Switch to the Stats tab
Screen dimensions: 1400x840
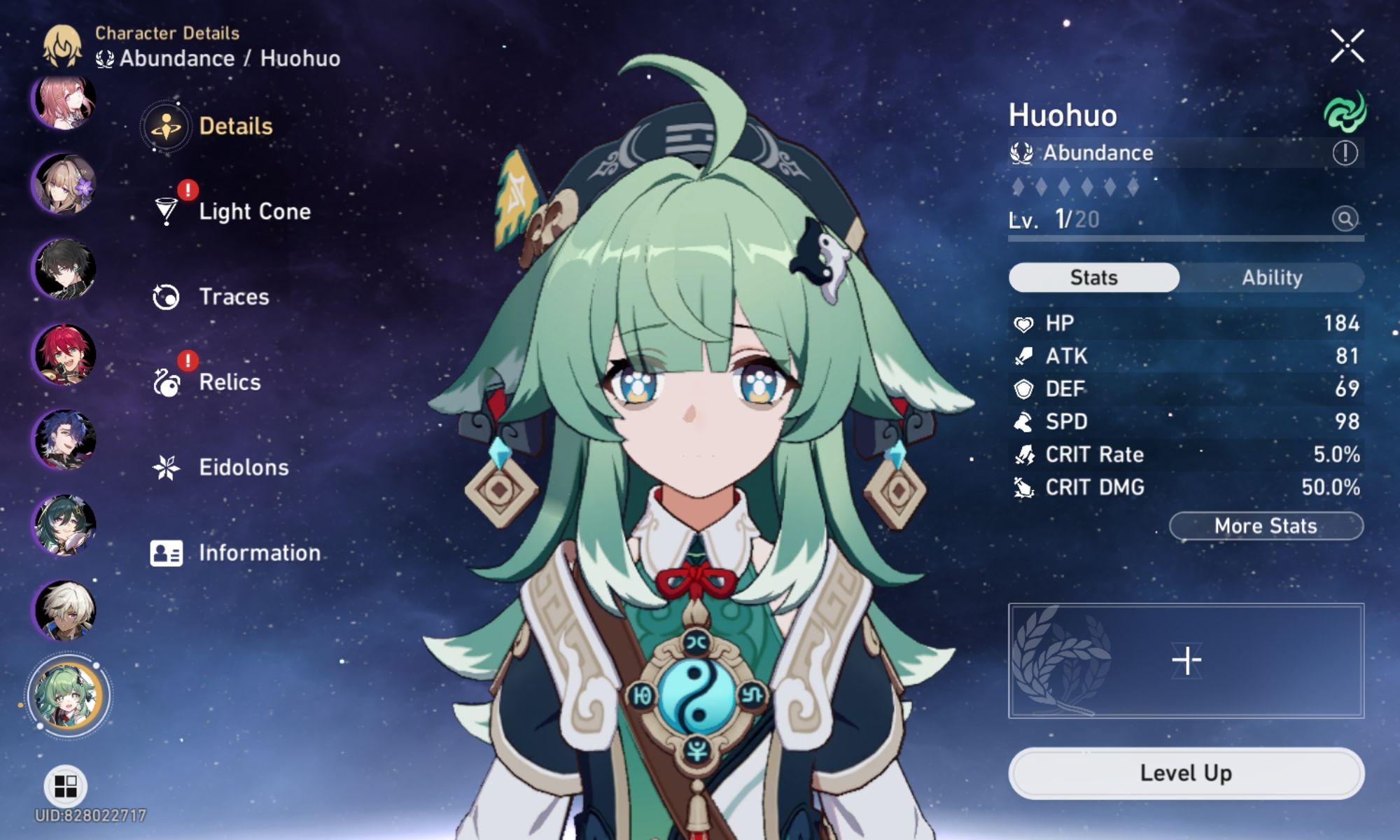(x=1093, y=276)
